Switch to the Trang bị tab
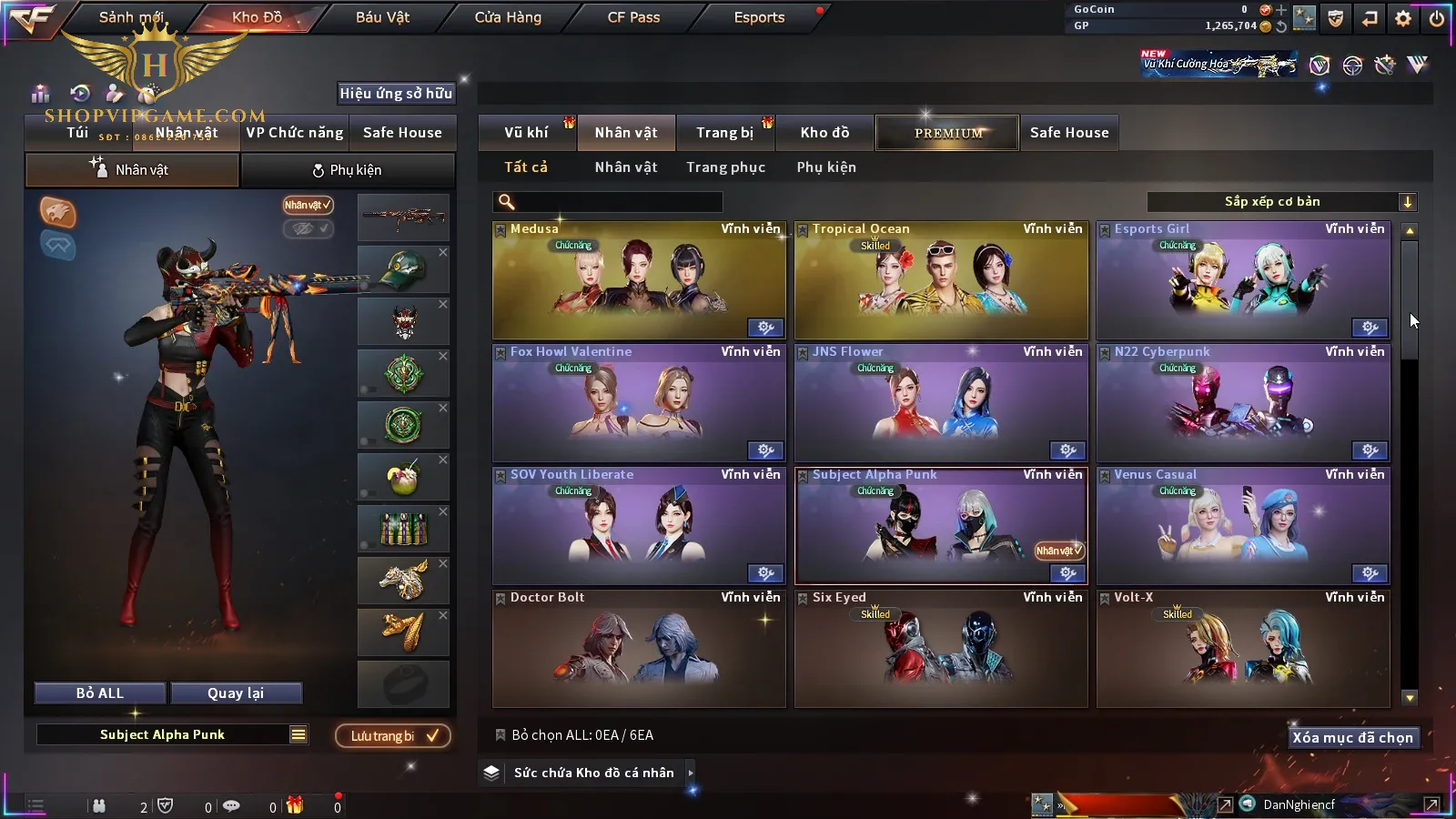The image size is (1456, 819). (724, 133)
